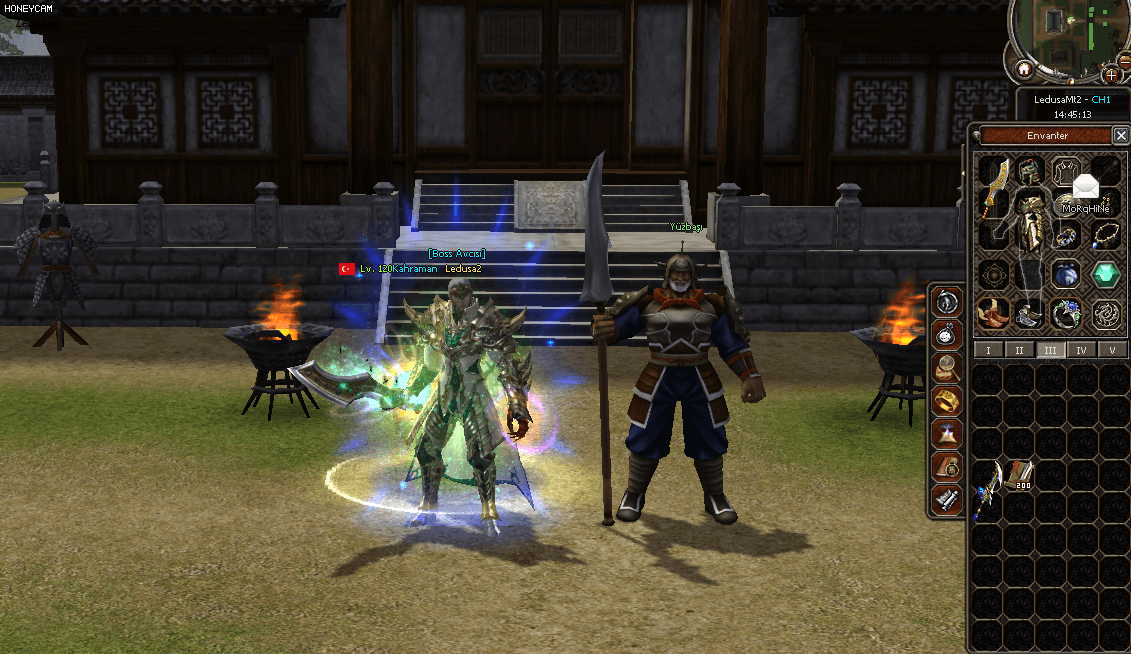Open the golden ring sidebar button
This screenshot has height=654, width=1131.
946,400
